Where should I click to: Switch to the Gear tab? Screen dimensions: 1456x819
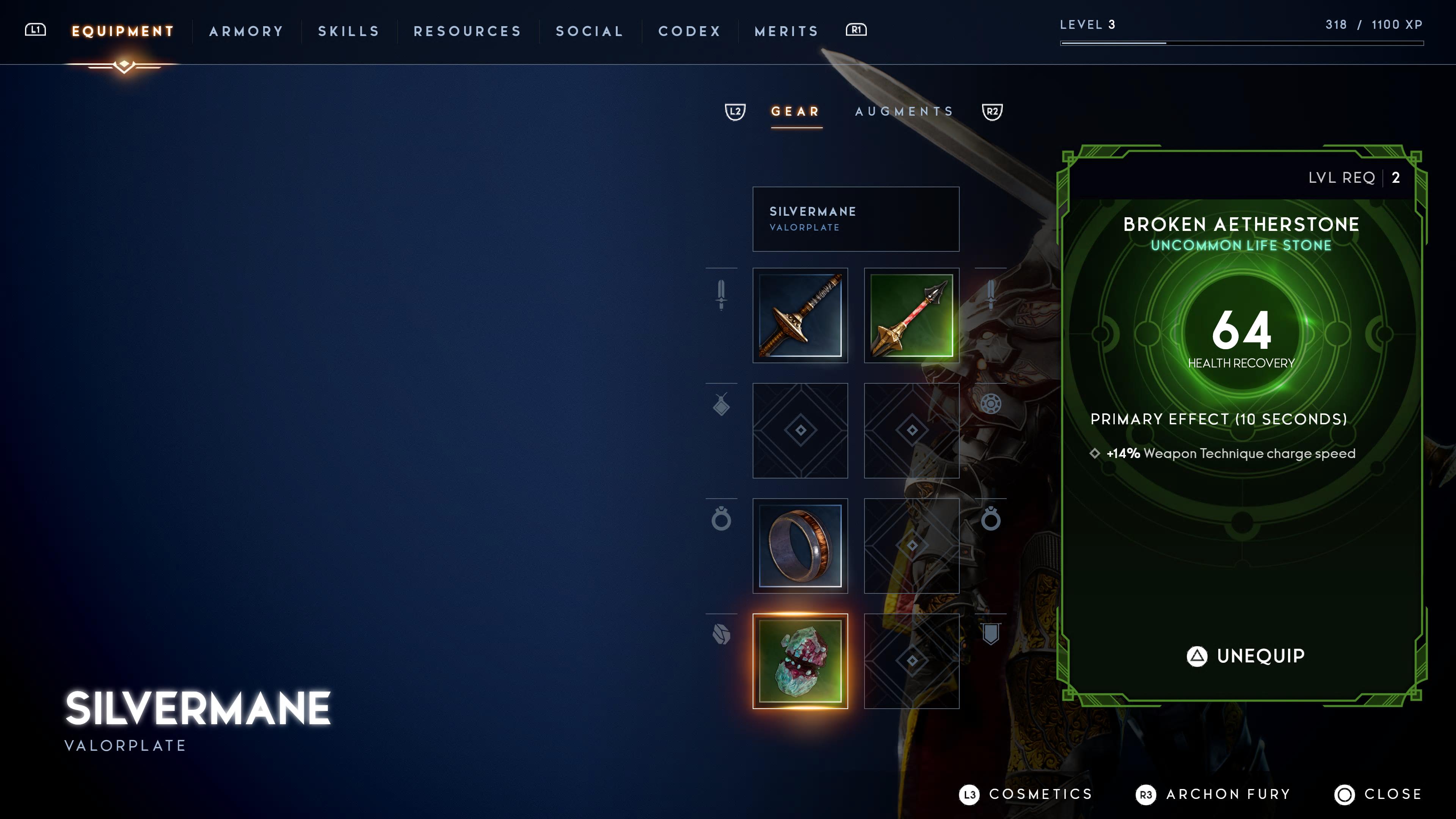(x=795, y=112)
